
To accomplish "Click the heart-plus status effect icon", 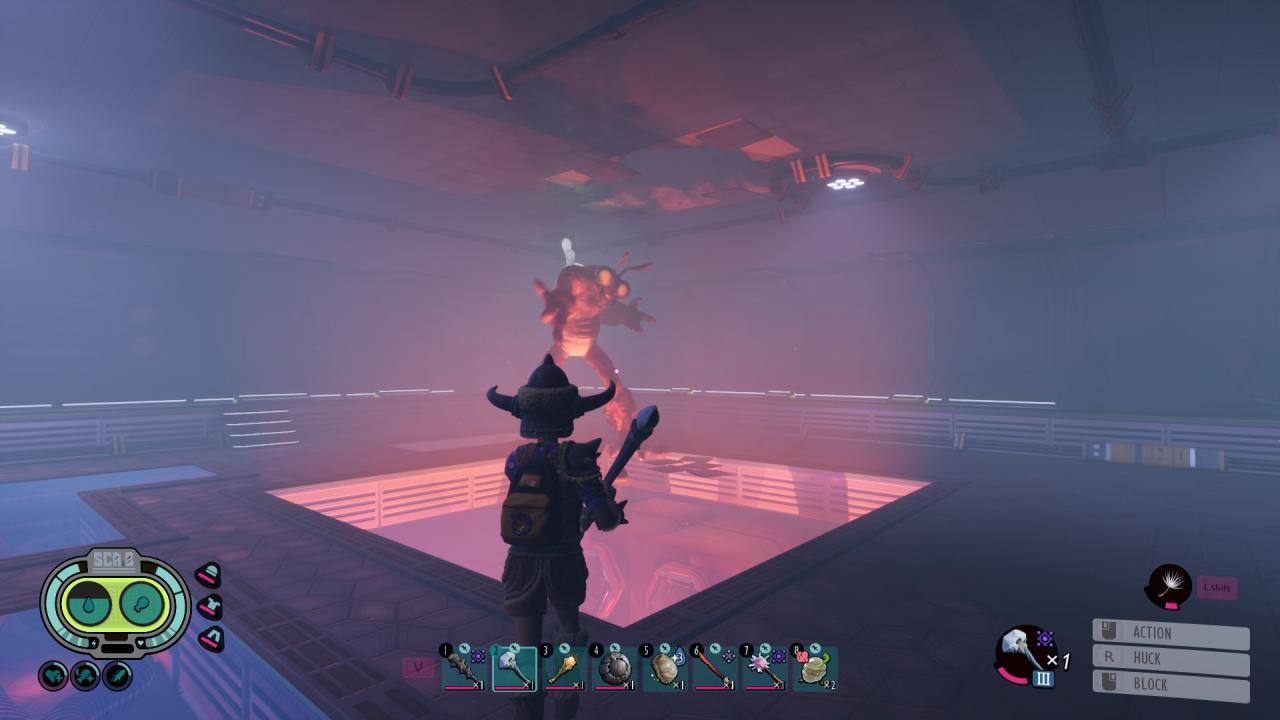I will [53, 676].
